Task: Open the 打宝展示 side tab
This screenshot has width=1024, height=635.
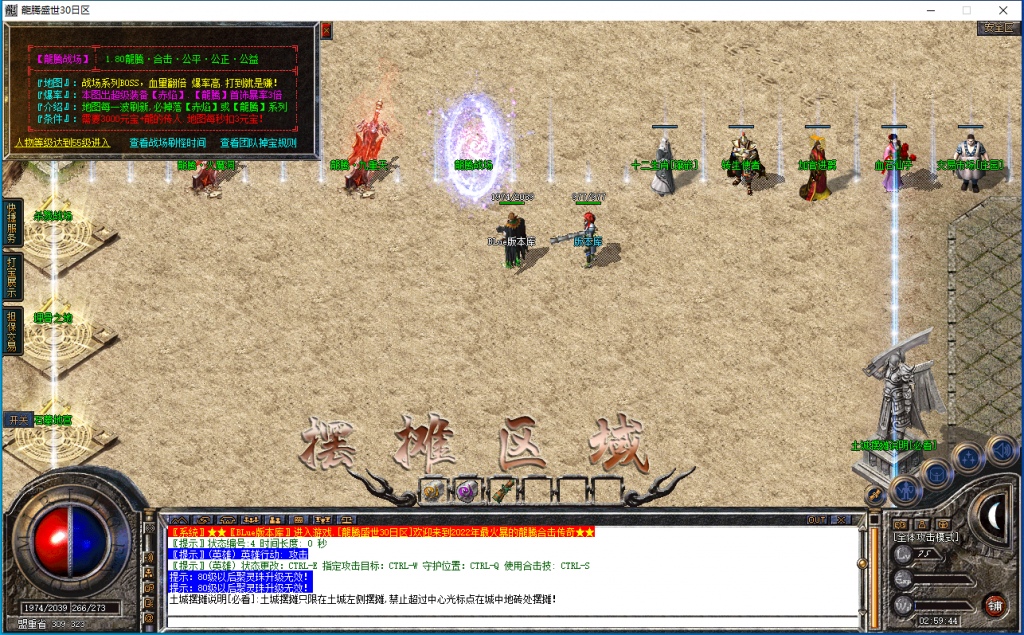Action: coord(12,278)
